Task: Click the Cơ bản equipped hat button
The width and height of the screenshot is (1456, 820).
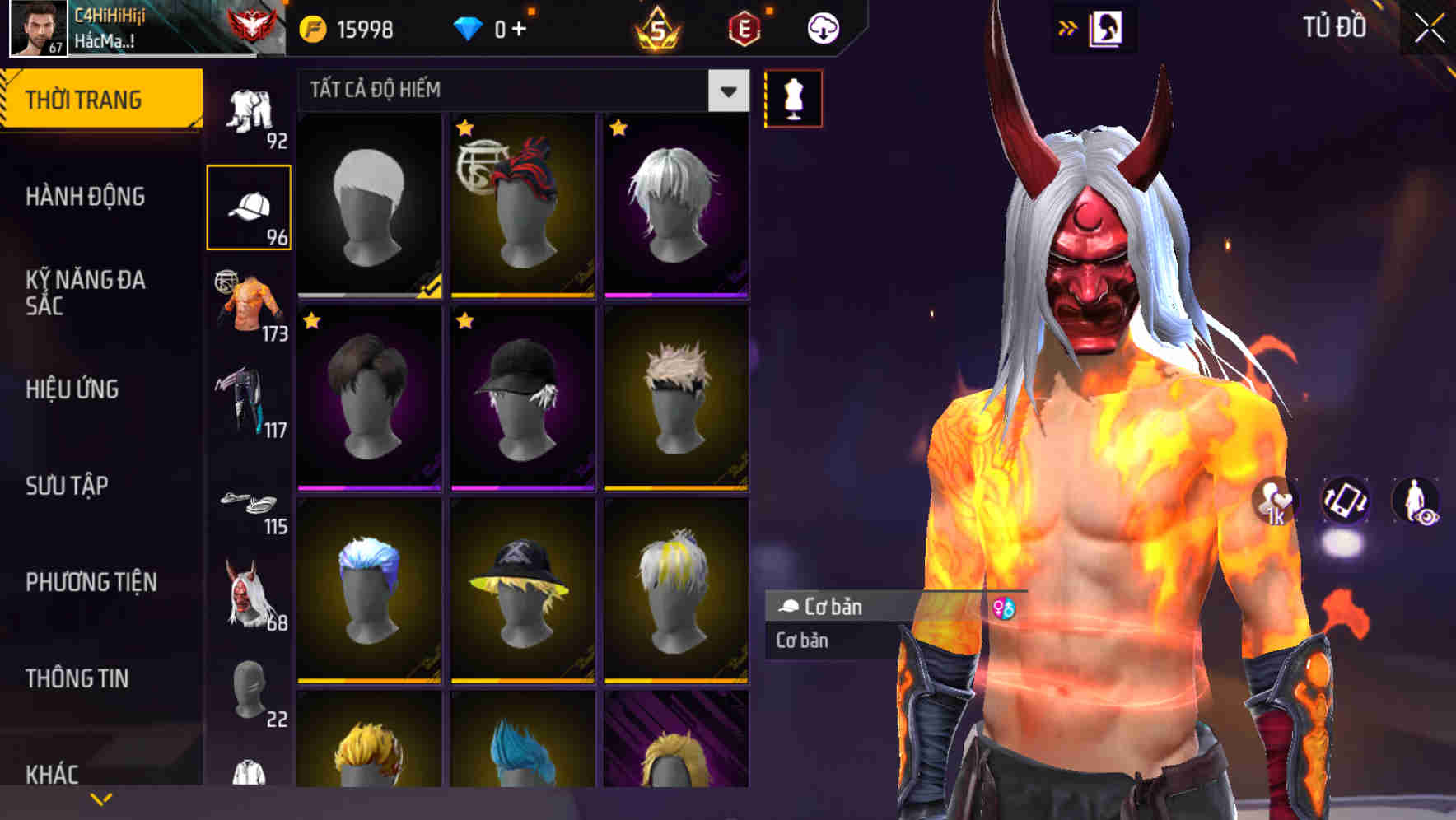Action: pos(848,607)
